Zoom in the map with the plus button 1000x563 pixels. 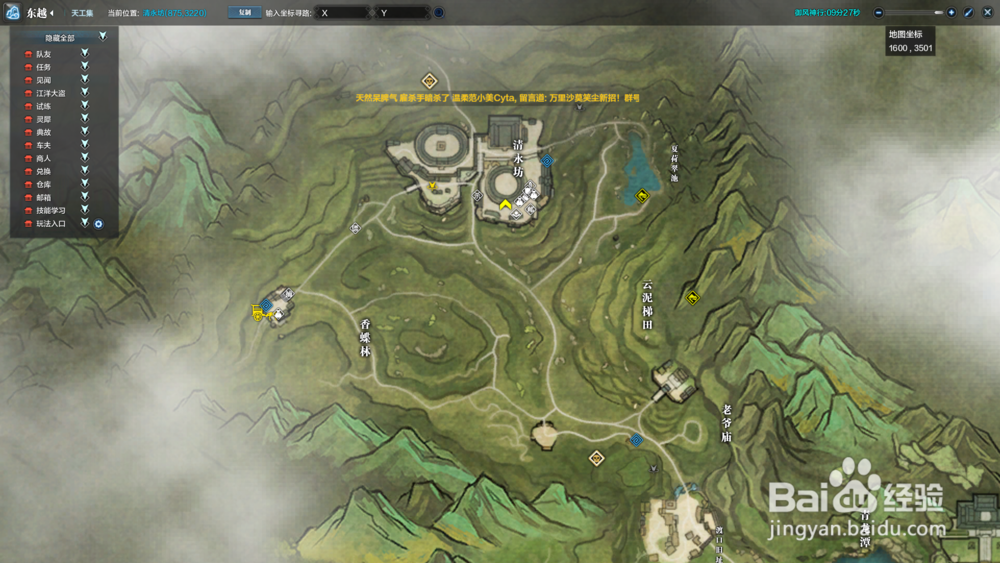tap(951, 13)
